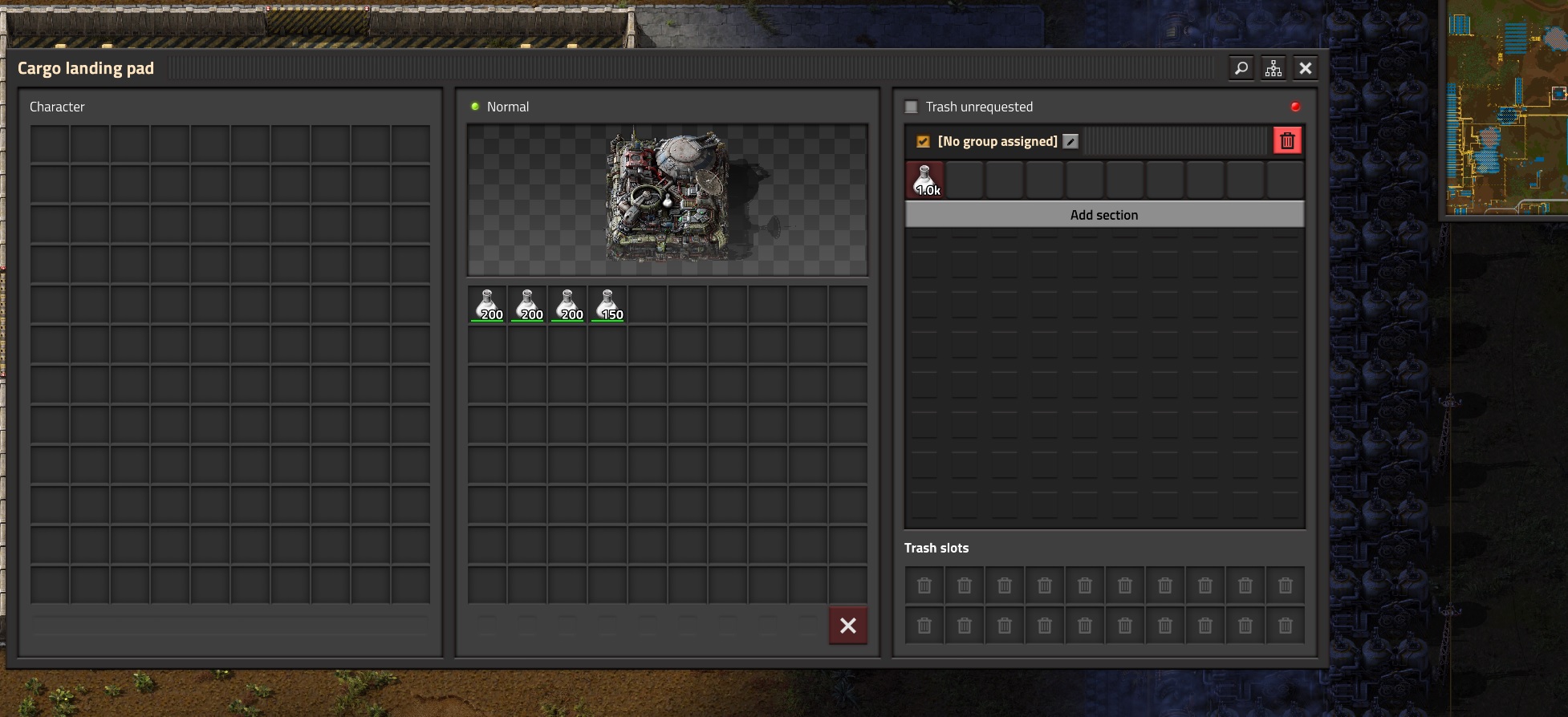Edit the logistic group name pencil
1568x717 pixels.
click(1070, 141)
